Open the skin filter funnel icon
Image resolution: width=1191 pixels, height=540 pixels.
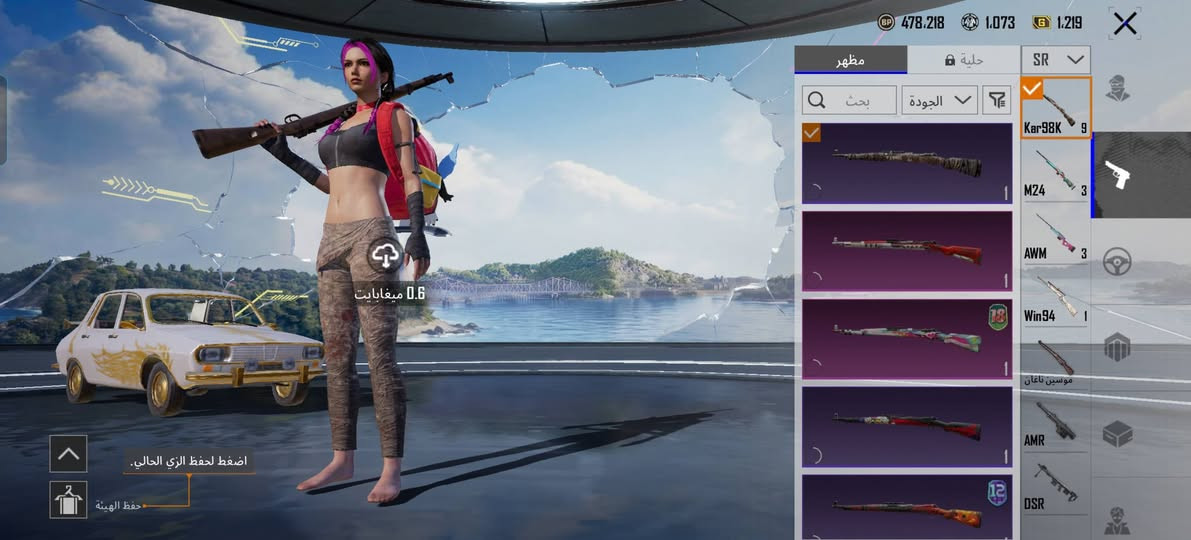click(997, 100)
